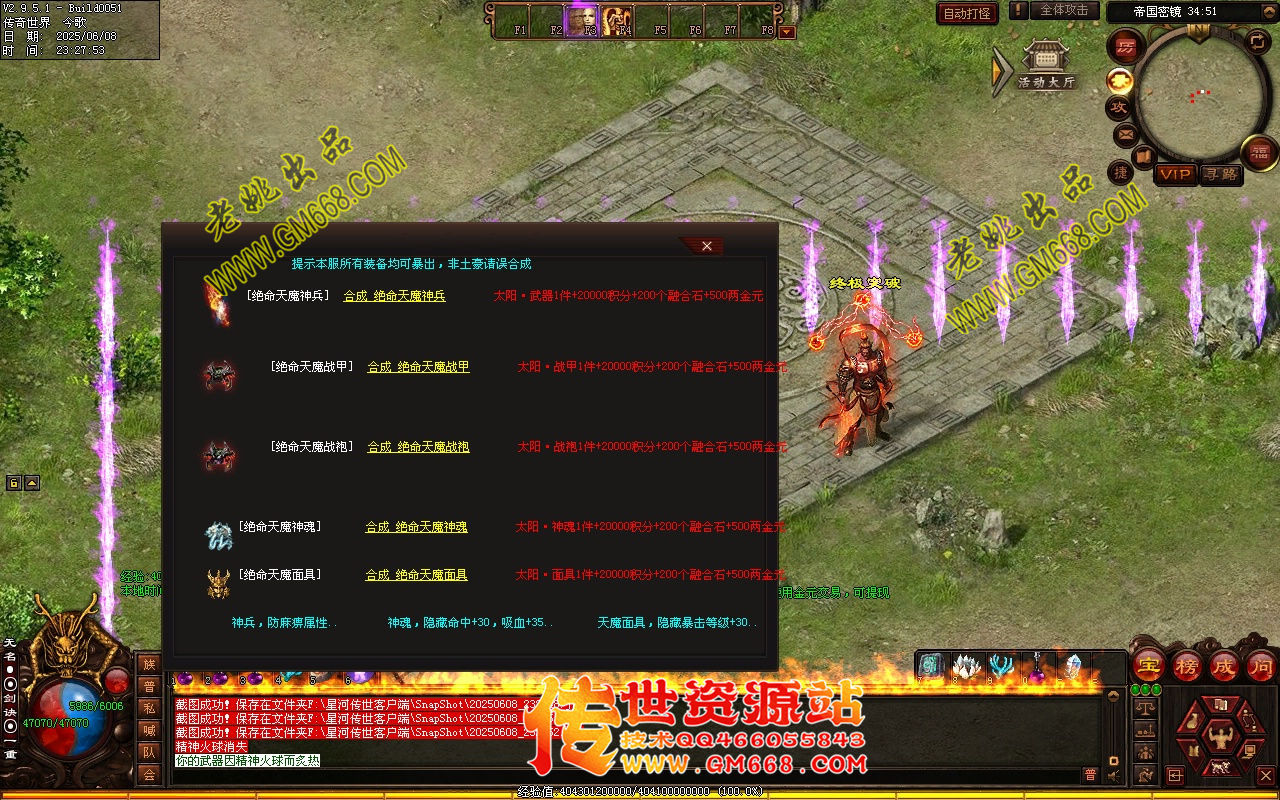The image size is (1280, 800).
Task: Open the 成 achievements button
Action: (1224, 665)
